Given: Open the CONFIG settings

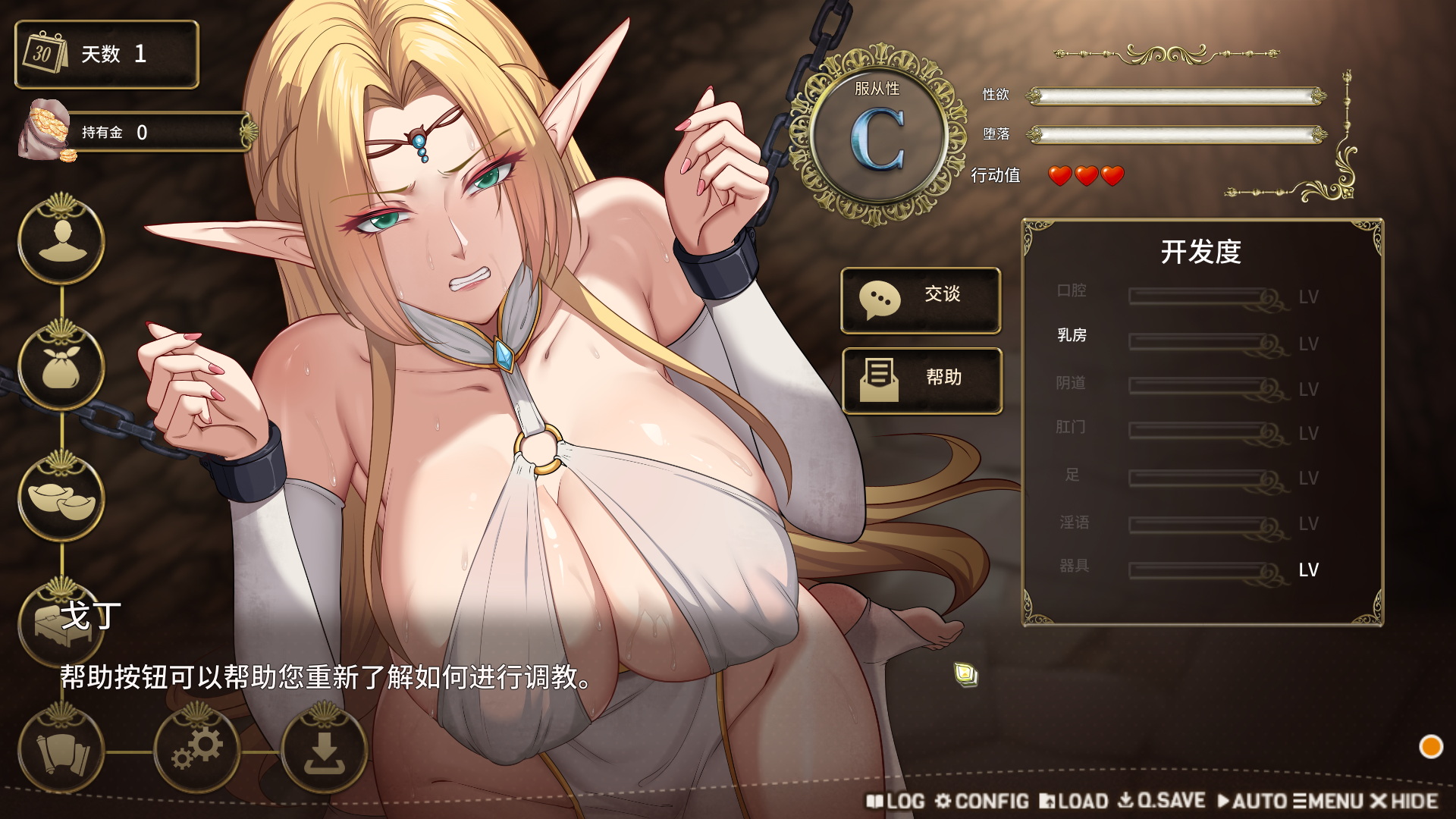Looking at the screenshot, I should pos(982,801).
